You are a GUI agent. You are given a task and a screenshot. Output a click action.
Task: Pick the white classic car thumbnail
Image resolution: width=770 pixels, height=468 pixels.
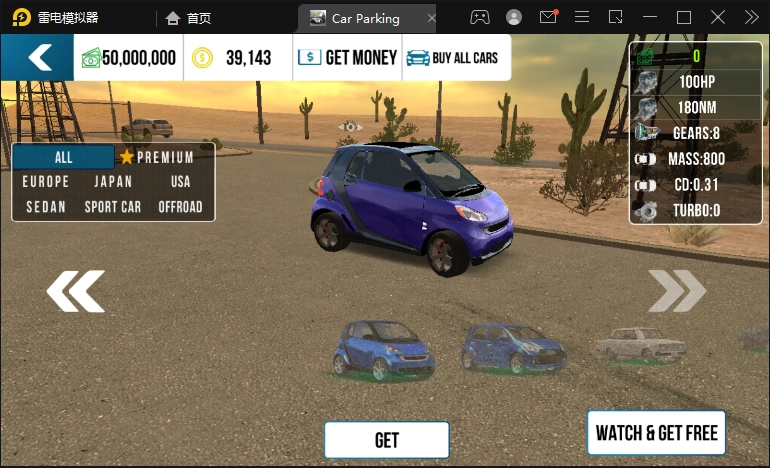pyautogui.click(x=641, y=342)
